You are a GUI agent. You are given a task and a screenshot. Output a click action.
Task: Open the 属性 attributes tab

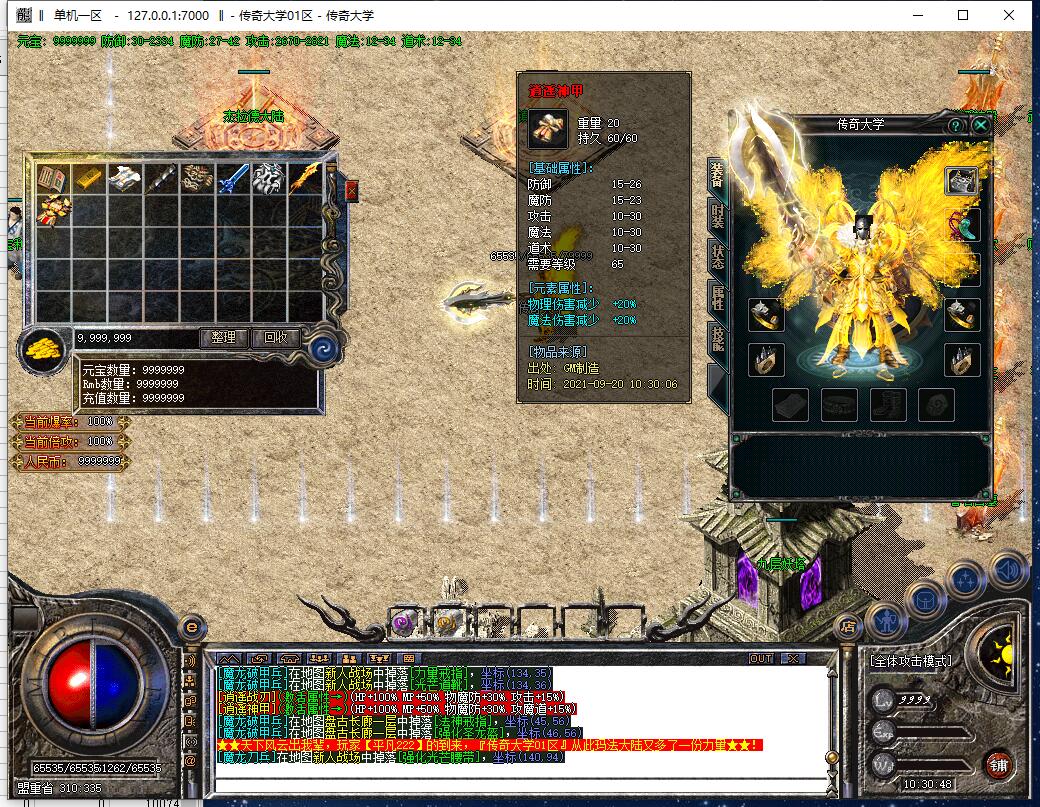(717, 297)
